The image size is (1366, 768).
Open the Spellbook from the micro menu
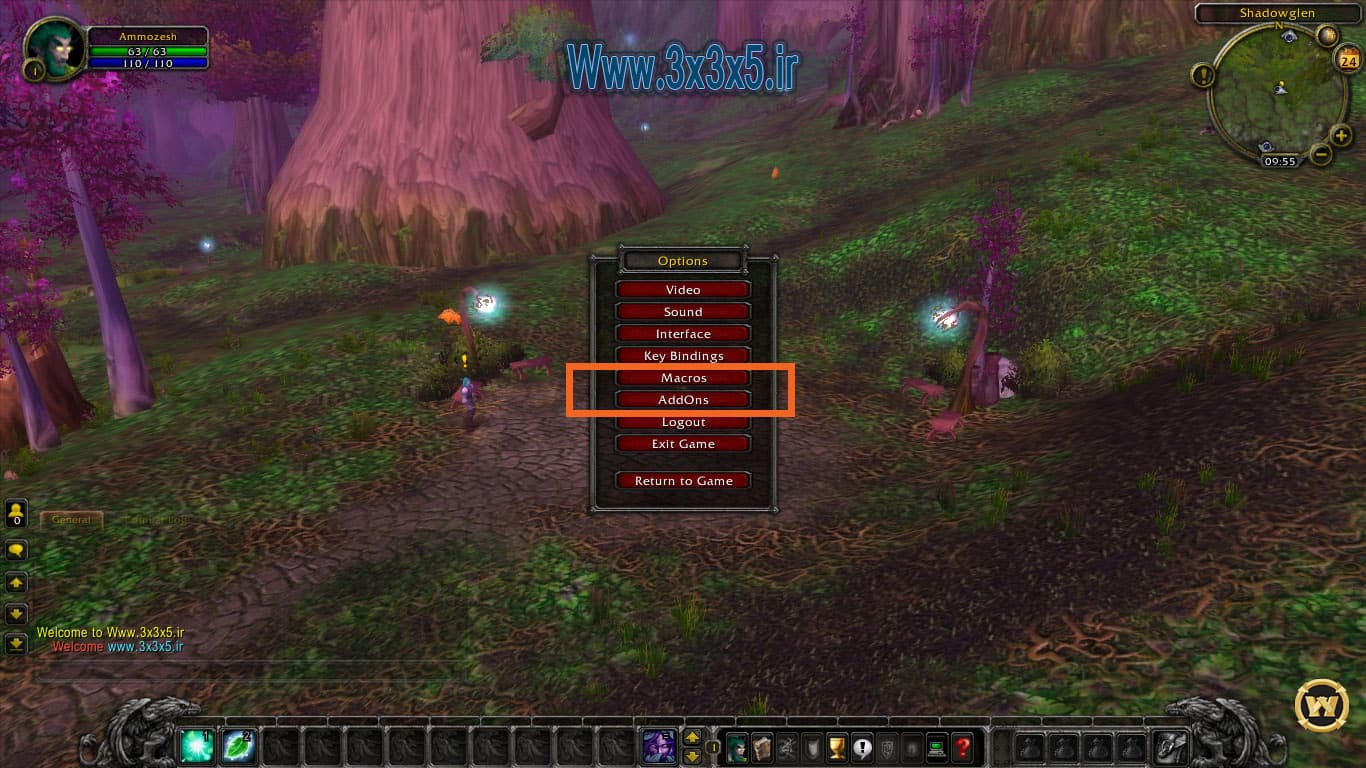coord(763,745)
